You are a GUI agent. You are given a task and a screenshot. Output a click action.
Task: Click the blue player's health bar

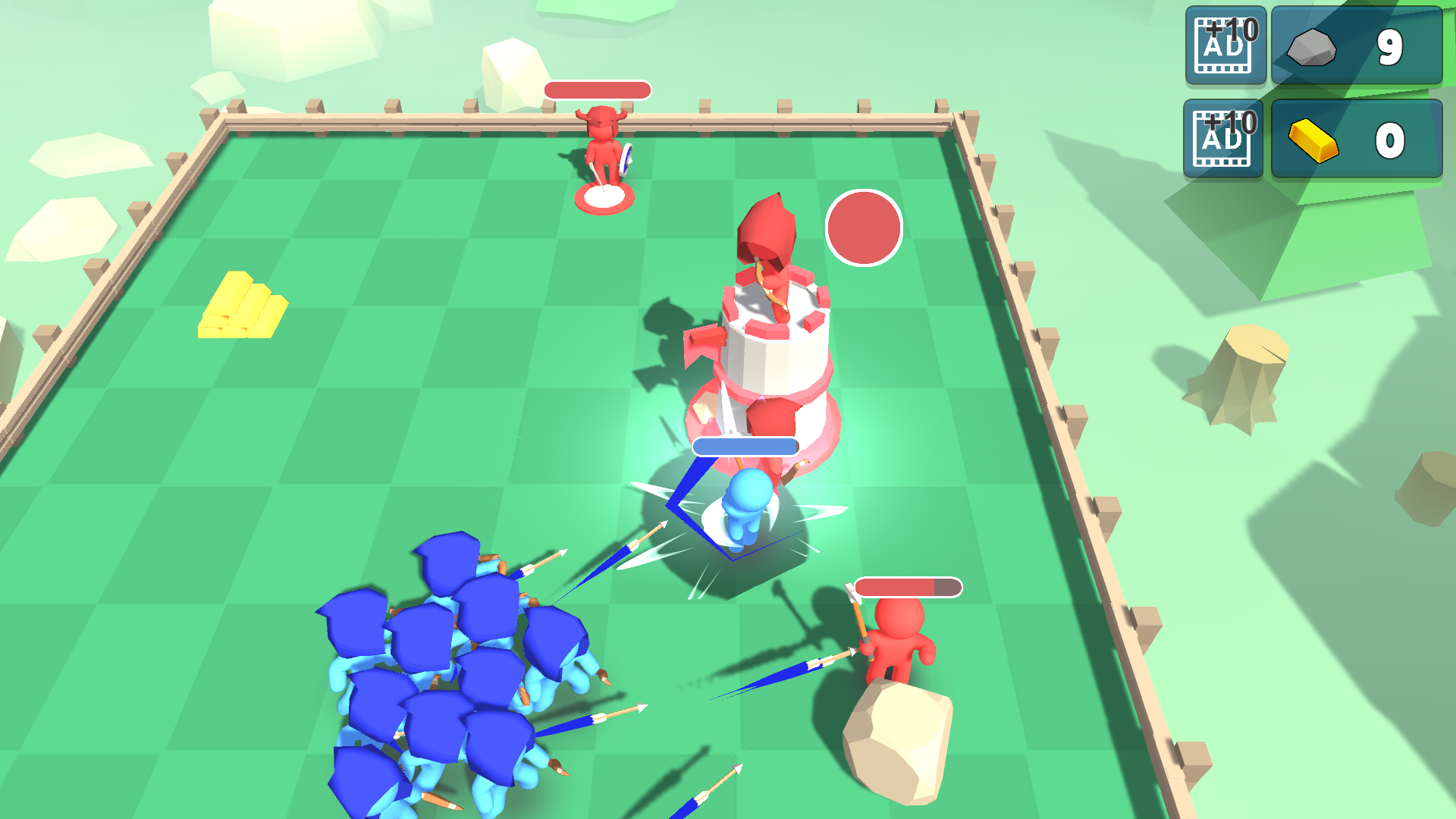point(743,447)
